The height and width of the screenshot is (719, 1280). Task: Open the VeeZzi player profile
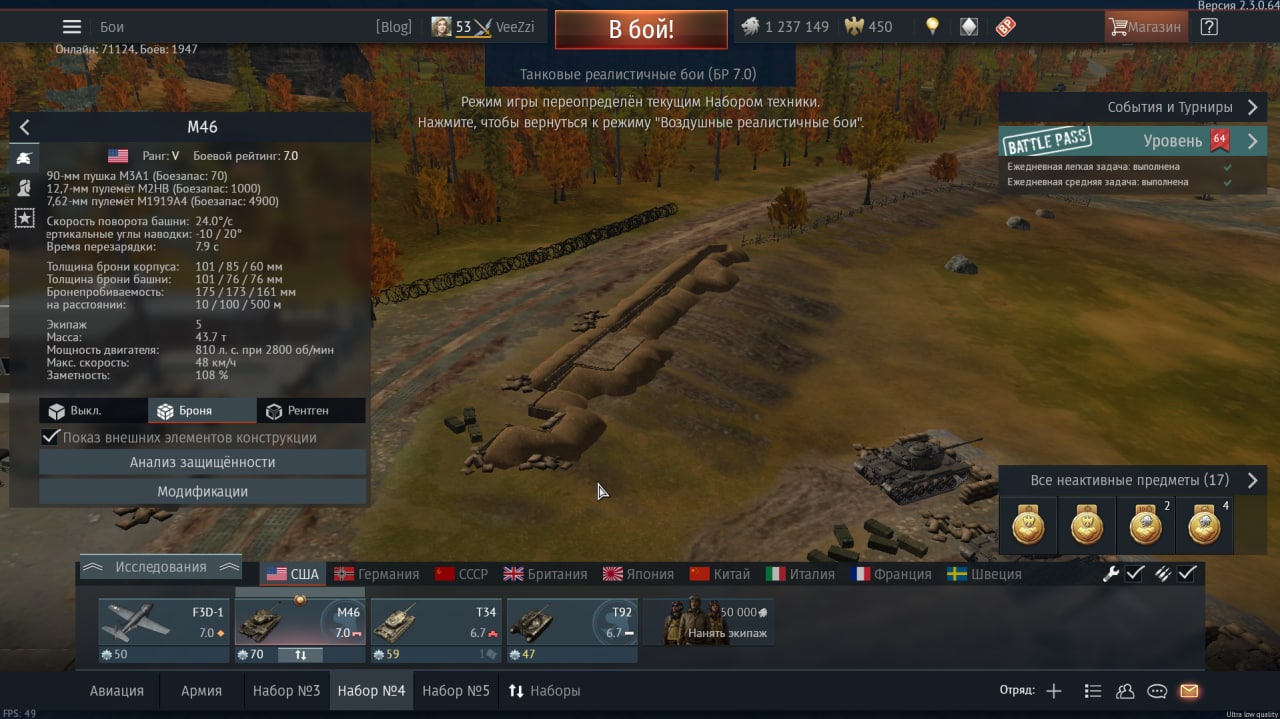[x=484, y=27]
